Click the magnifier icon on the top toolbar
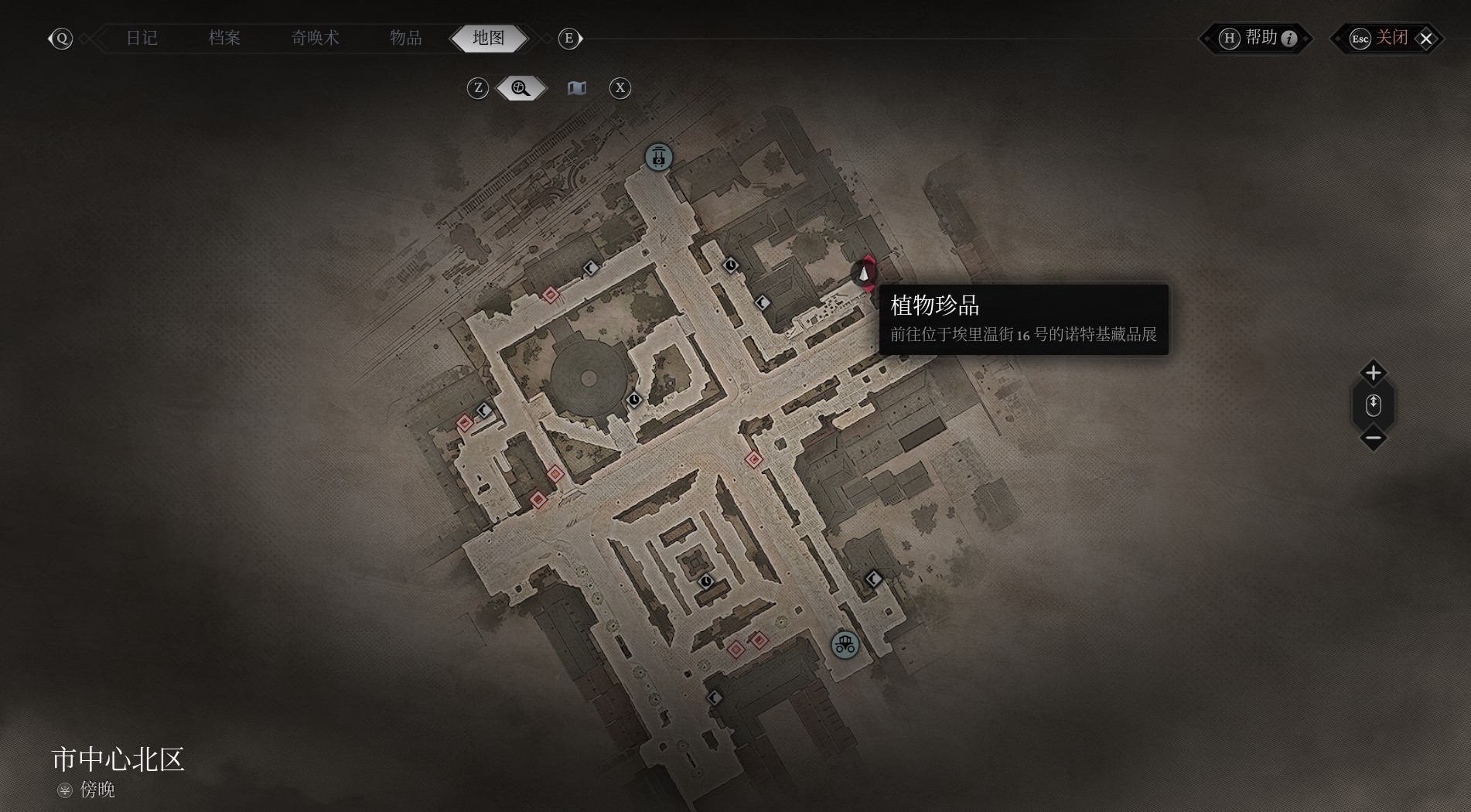The height and width of the screenshot is (812, 1471). 519,88
